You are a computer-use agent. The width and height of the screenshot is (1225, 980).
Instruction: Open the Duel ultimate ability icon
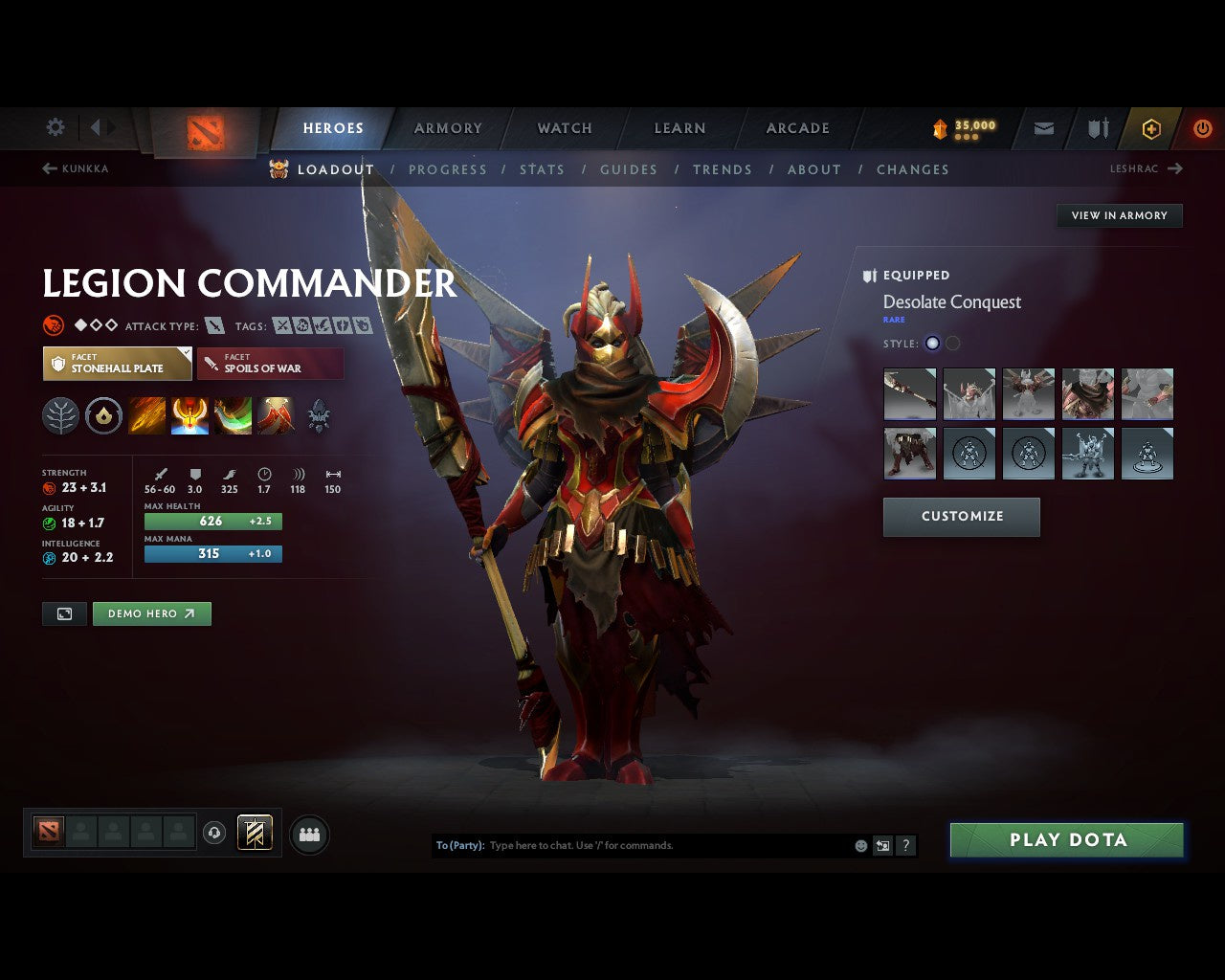[x=275, y=415]
